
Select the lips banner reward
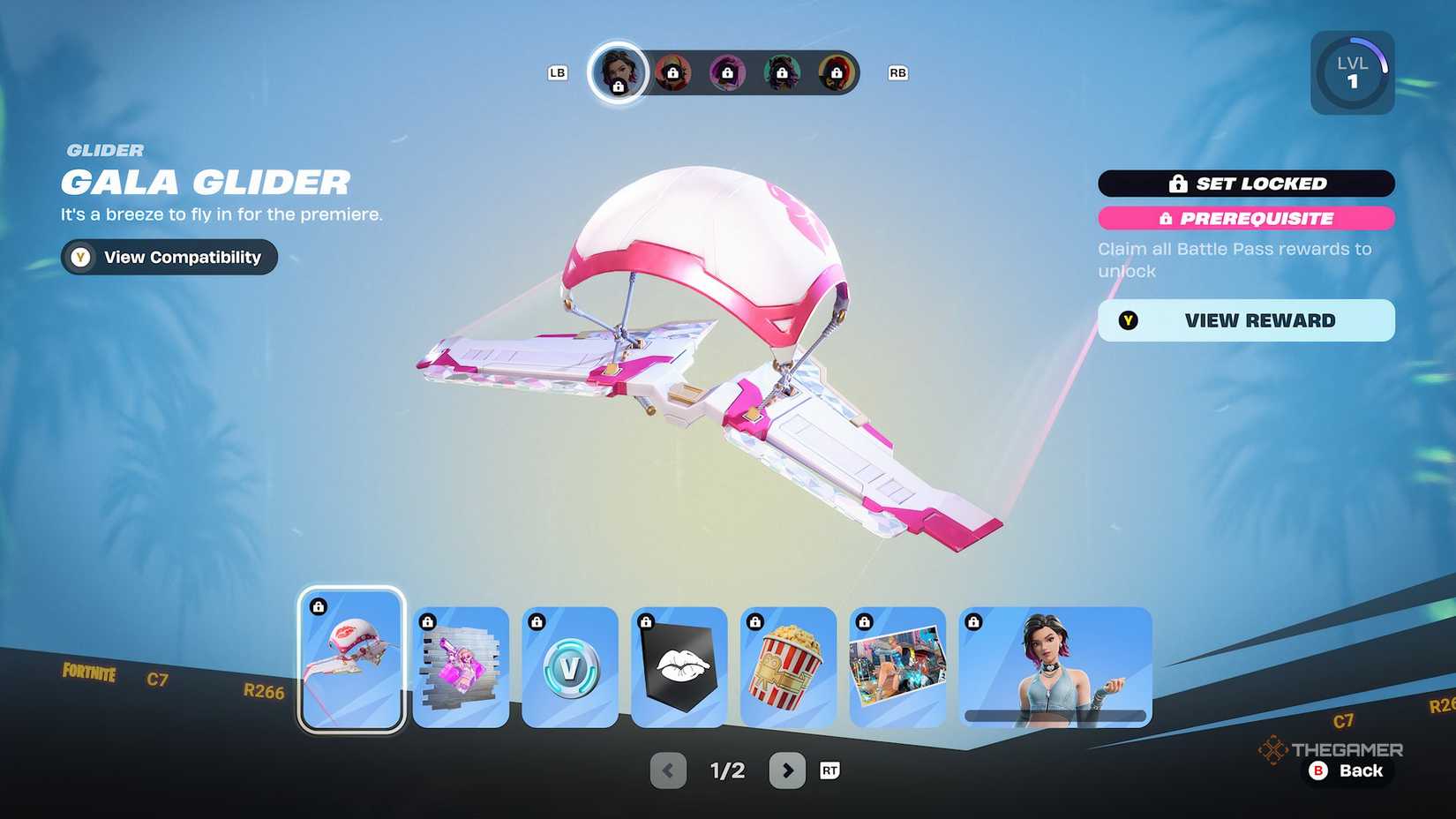(x=679, y=666)
